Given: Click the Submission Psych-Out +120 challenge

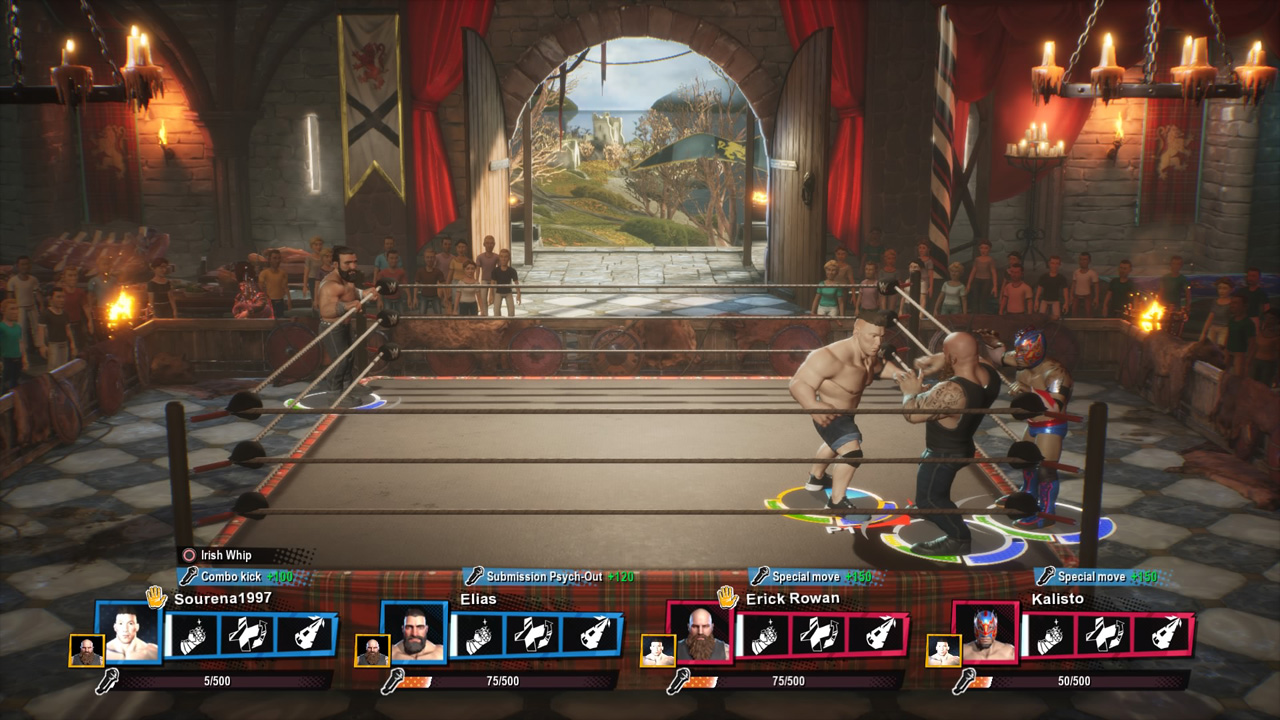Looking at the screenshot, I should [548, 577].
